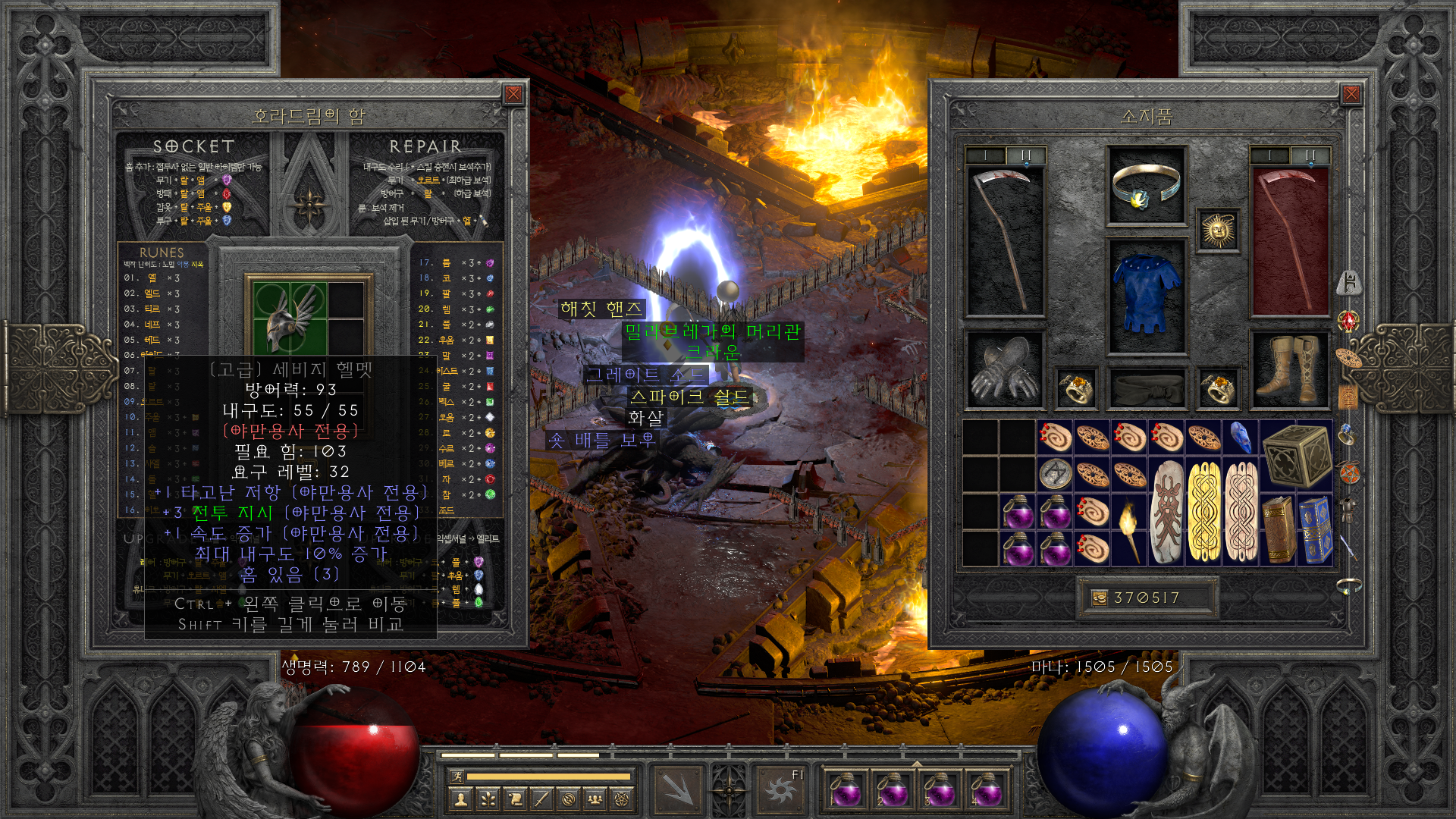This screenshot has height=819, width=1456.
Task: Click the gold coin button
Action: (1099, 598)
